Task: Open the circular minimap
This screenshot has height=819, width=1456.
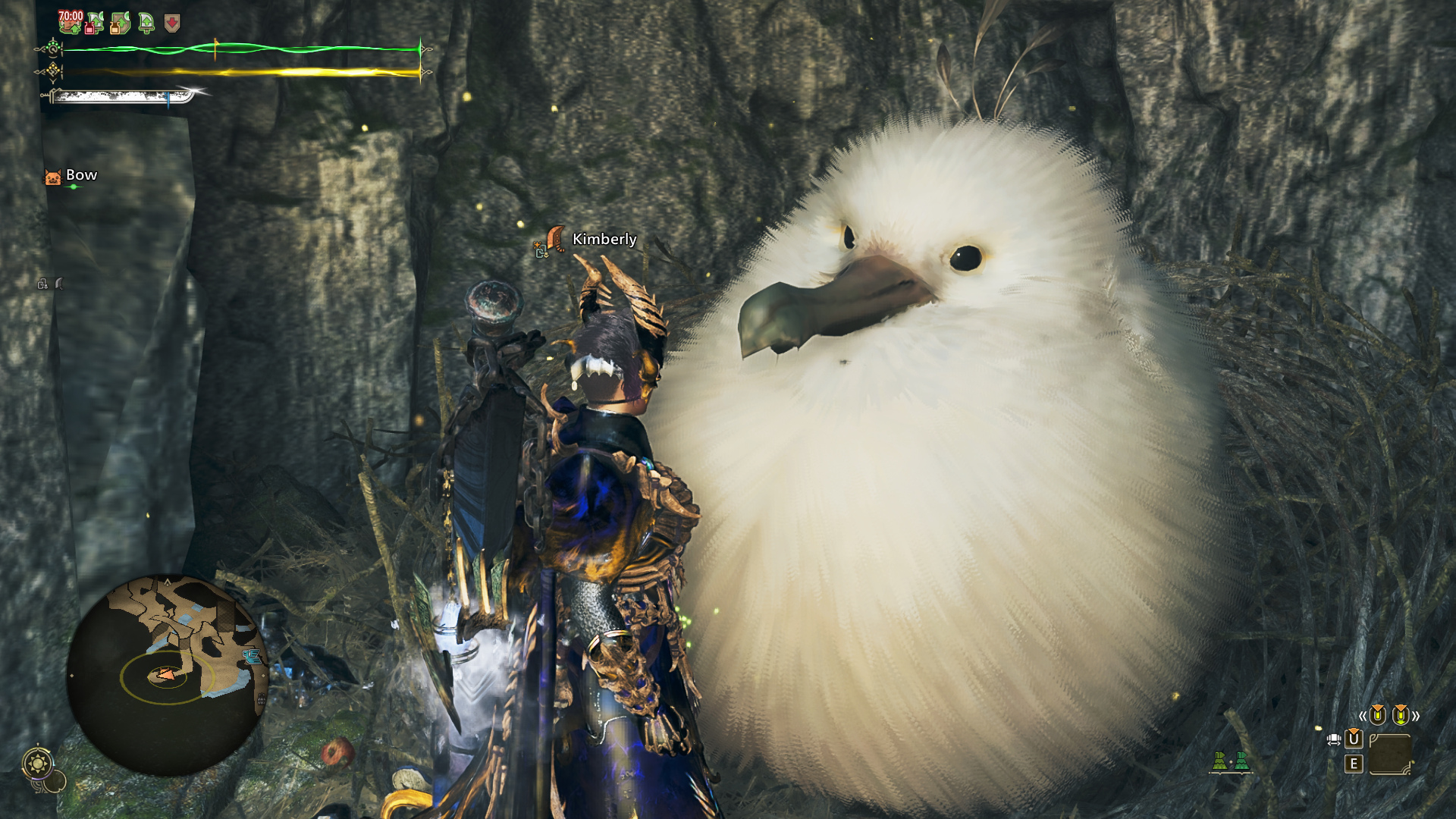Action: (x=167, y=675)
